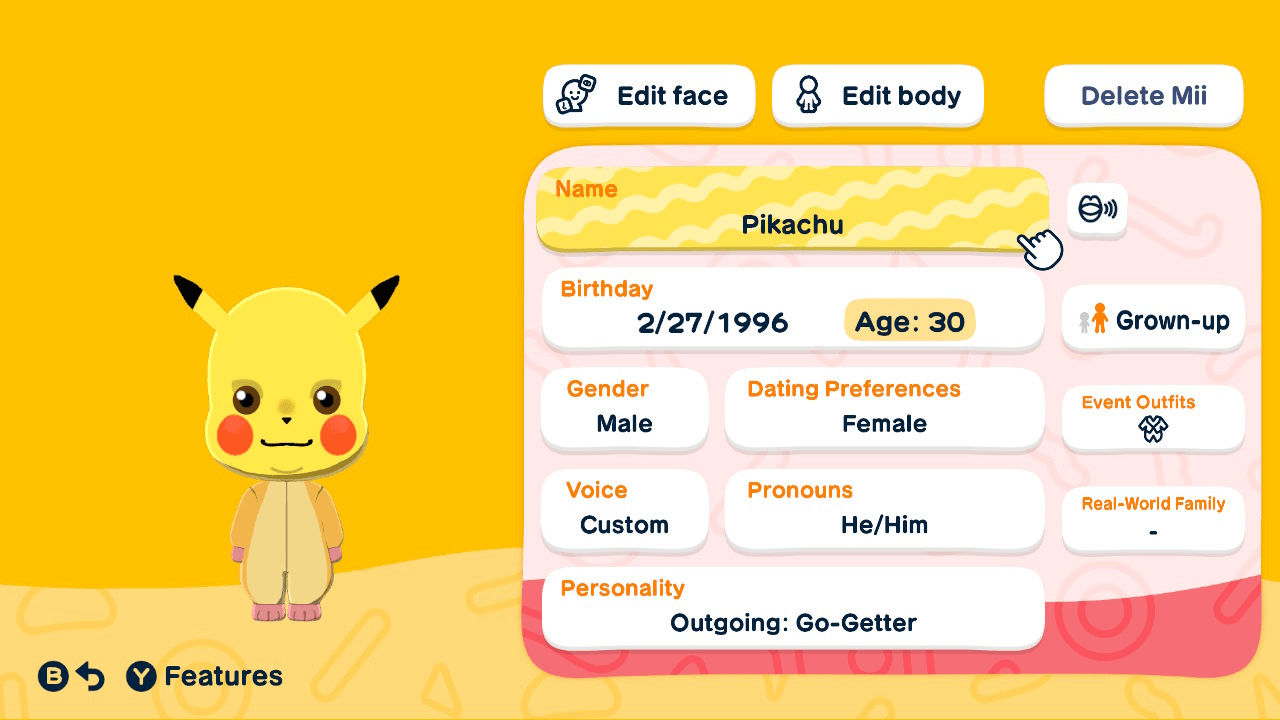Open the Voice Custom settings

624,511
